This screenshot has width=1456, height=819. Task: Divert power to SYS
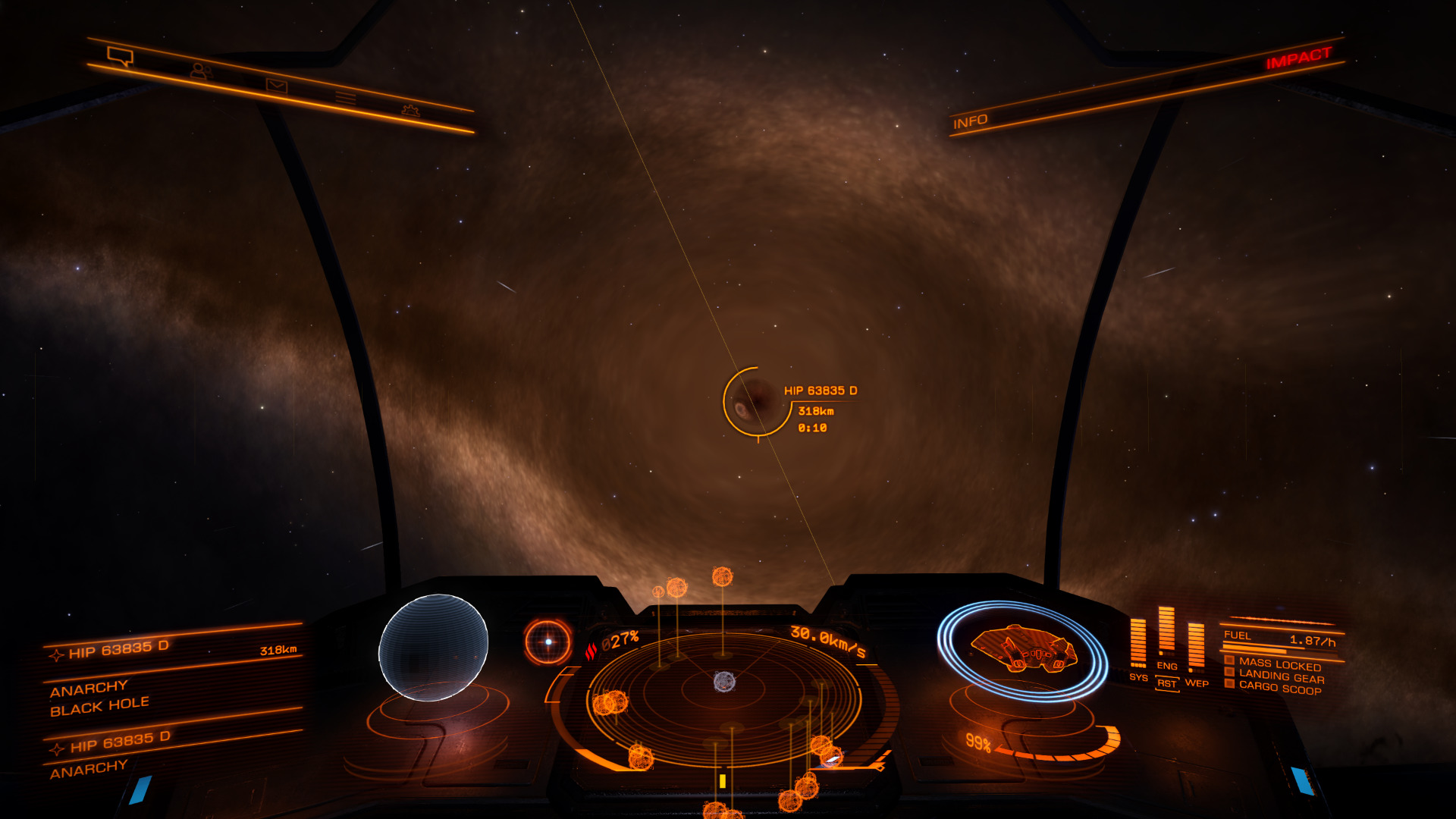coord(1138,677)
